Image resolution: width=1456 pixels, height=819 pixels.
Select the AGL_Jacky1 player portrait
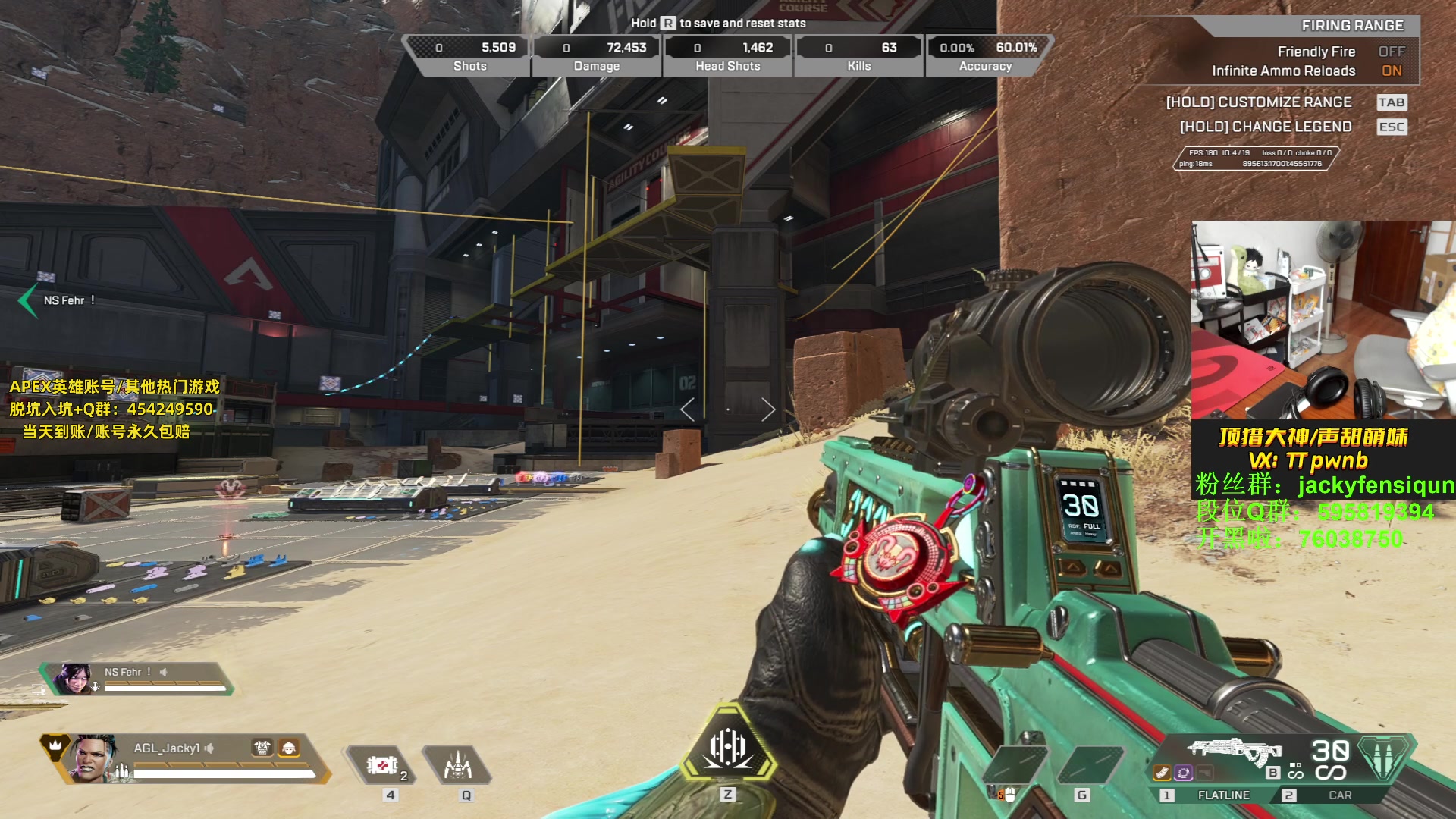click(x=93, y=758)
